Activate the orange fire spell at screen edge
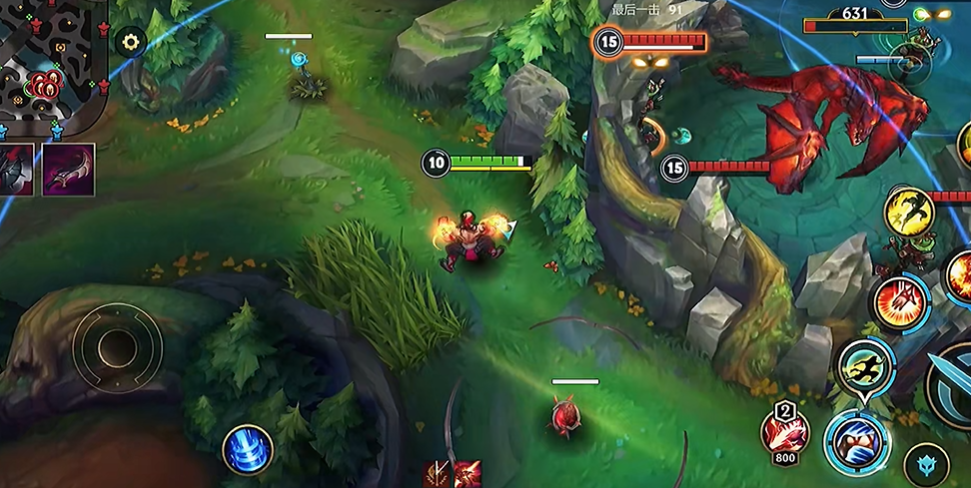 pos(960,273)
